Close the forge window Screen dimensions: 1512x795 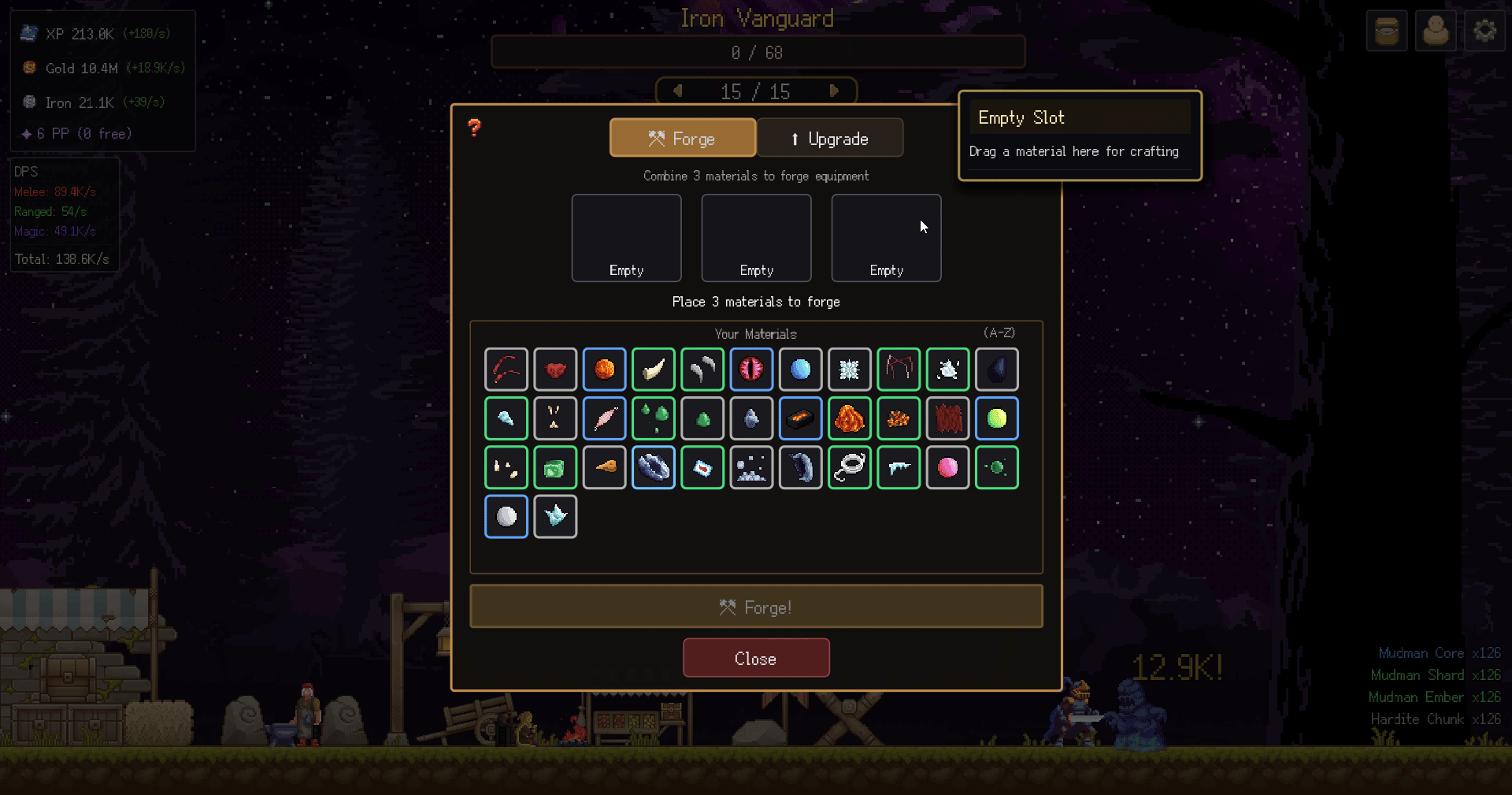click(x=756, y=658)
